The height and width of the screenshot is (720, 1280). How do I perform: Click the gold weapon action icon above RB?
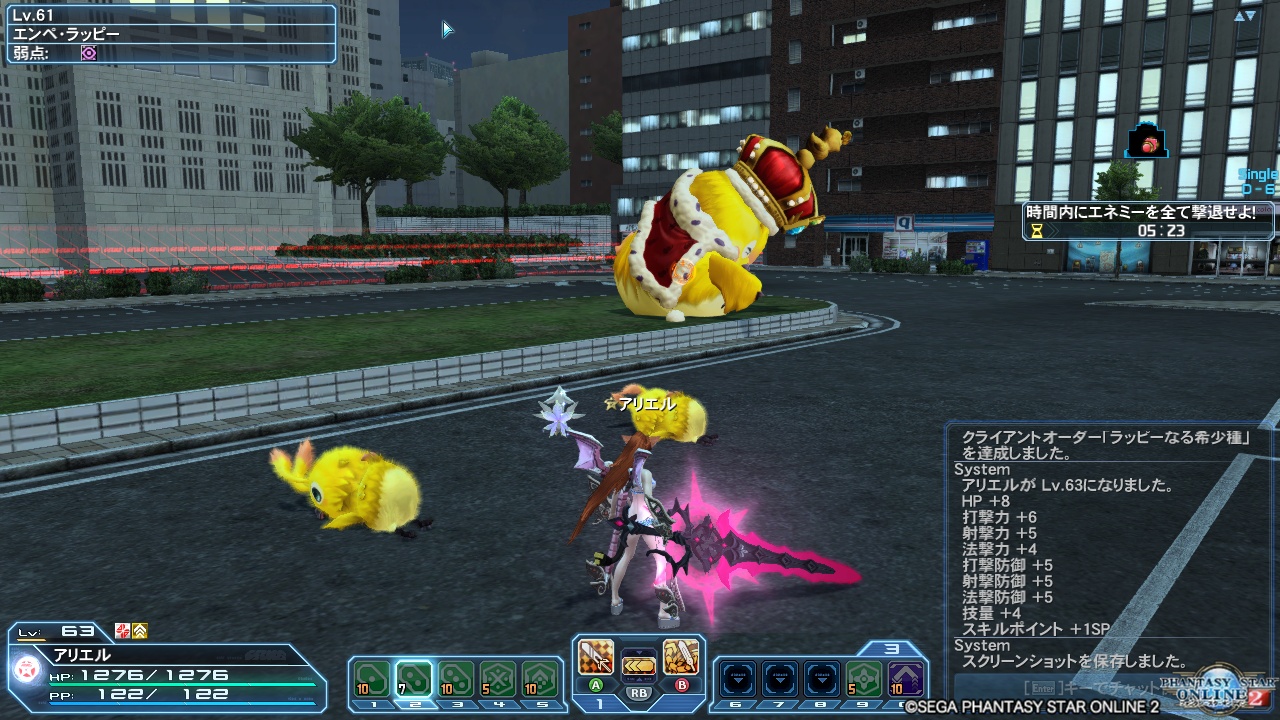click(x=639, y=666)
